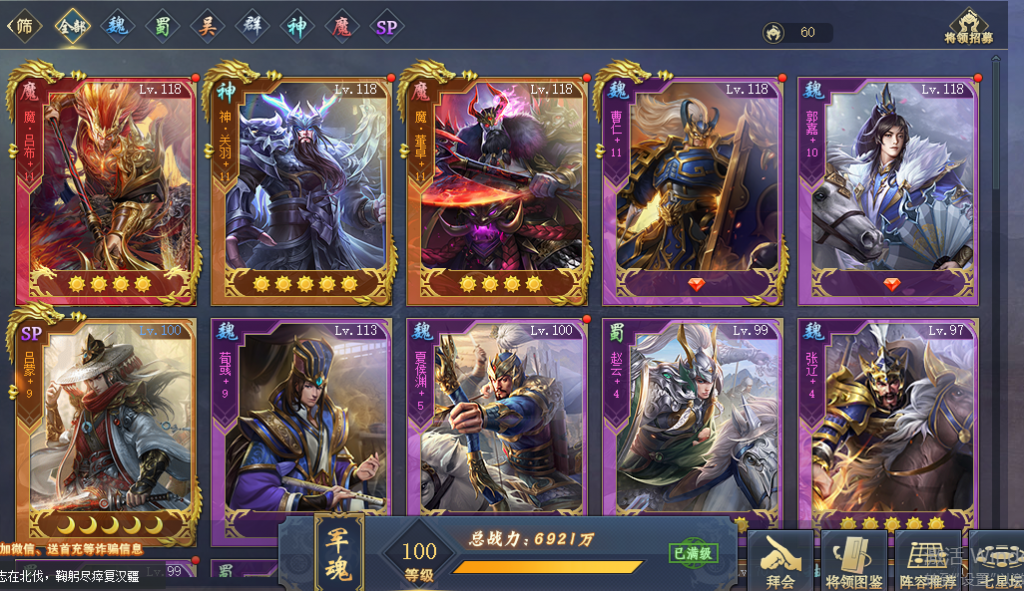Switch to the 魏 faction tab
Viewport: 1024px width, 591px height.
tap(117, 26)
